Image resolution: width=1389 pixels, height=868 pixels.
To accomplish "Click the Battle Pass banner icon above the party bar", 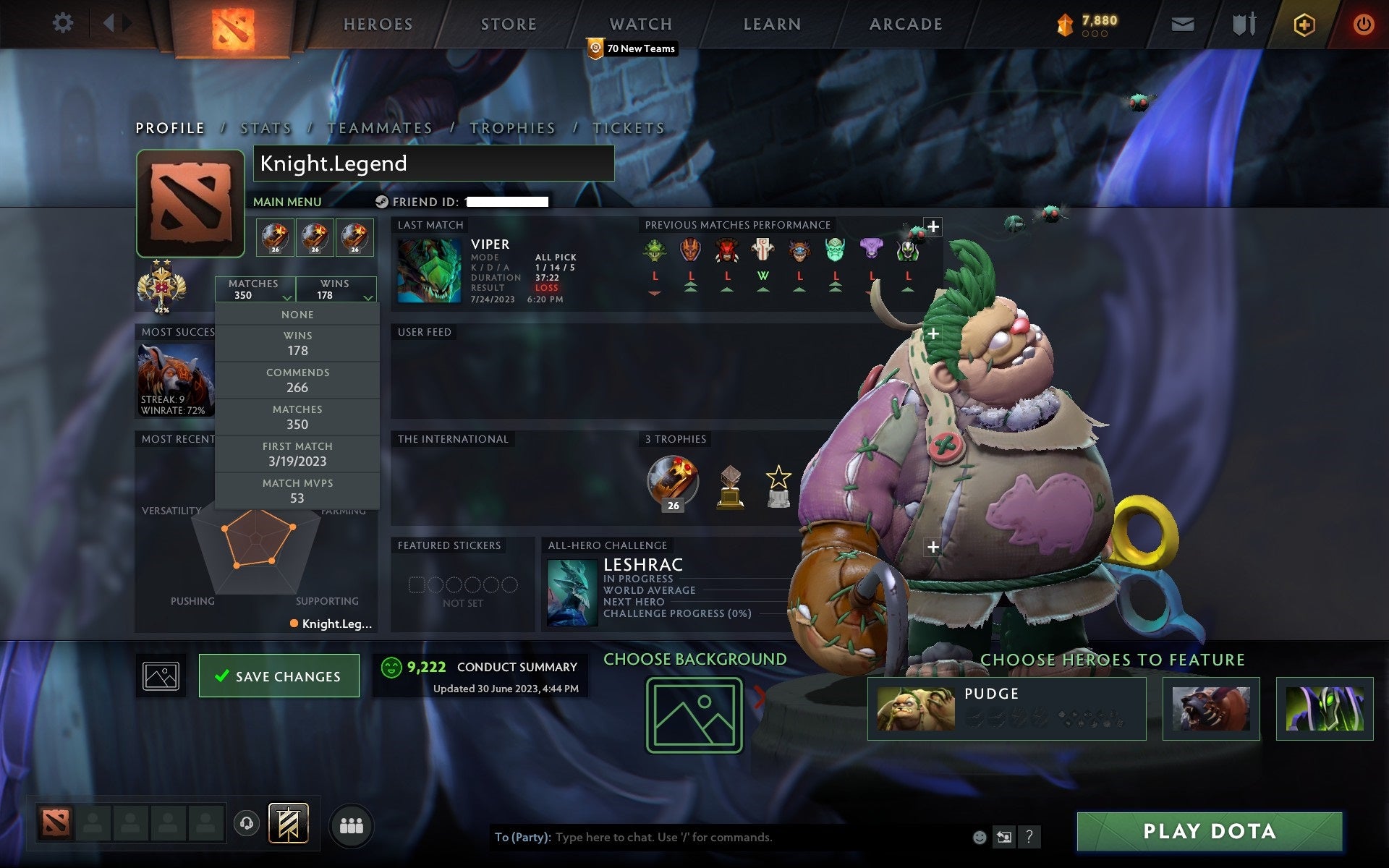I will point(286,823).
